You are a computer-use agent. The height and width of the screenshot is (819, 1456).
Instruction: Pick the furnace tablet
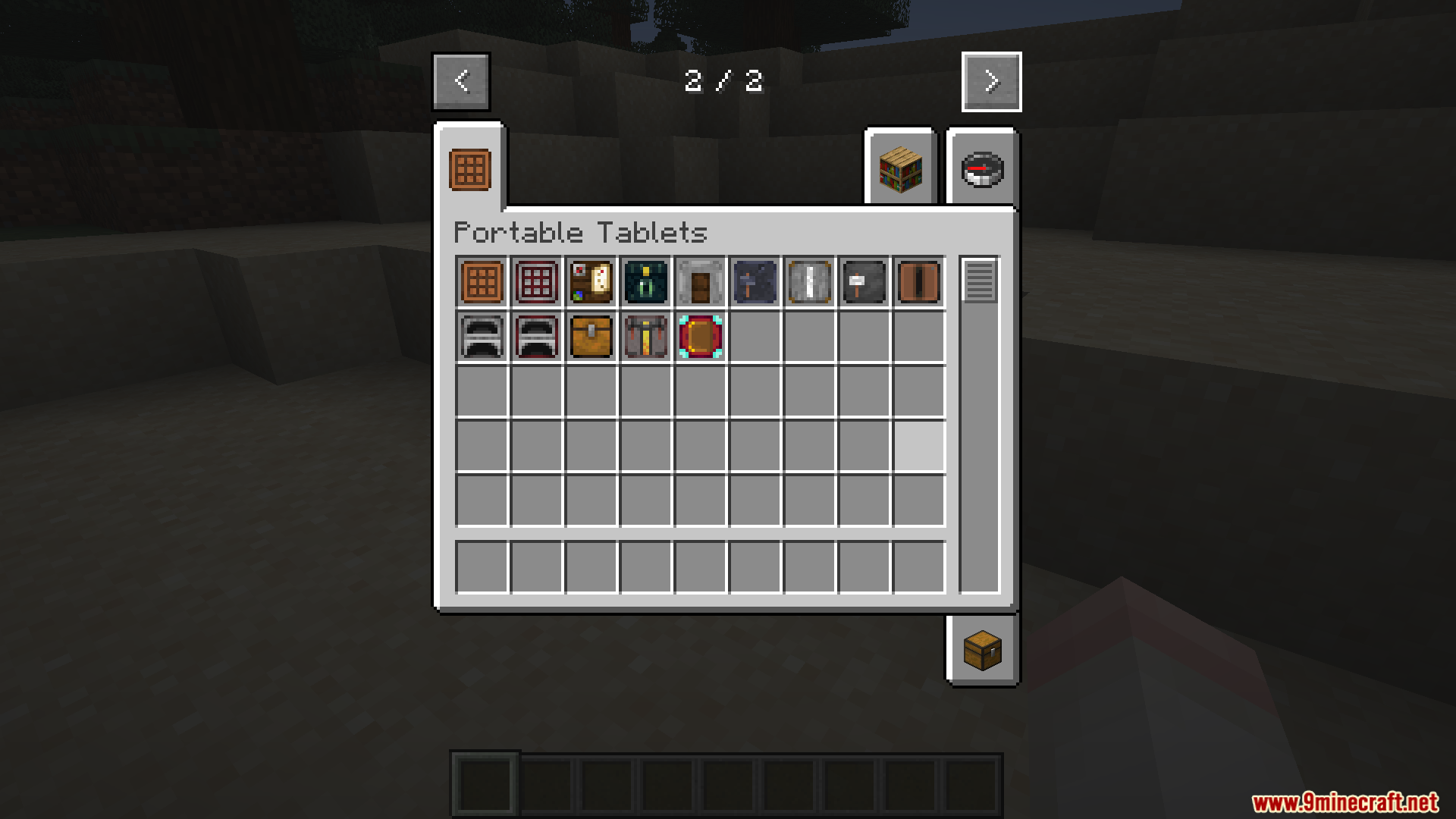480,336
